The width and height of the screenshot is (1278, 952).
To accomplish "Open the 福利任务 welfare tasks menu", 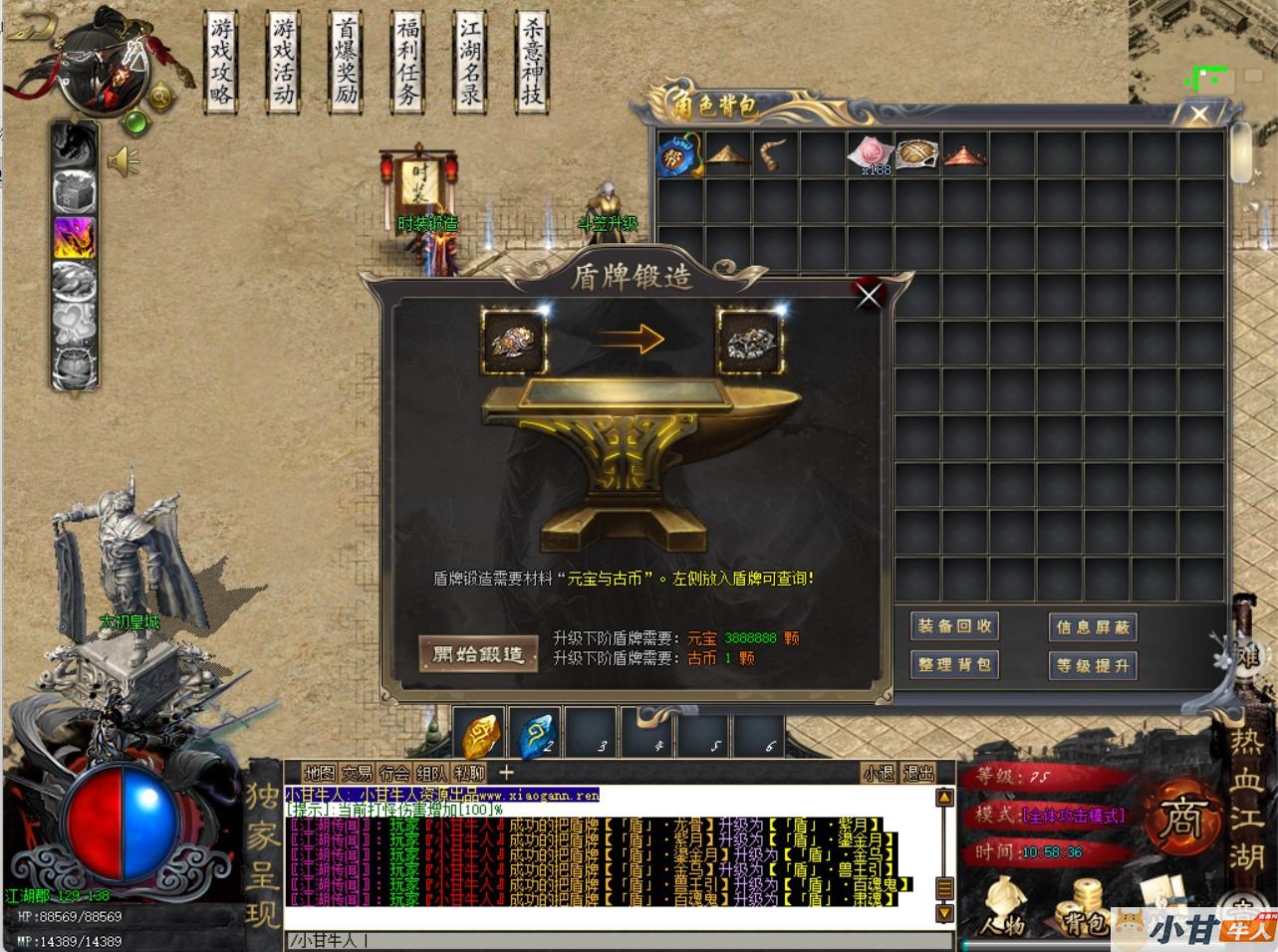I will pyautogui.click(x=406, y=61).
